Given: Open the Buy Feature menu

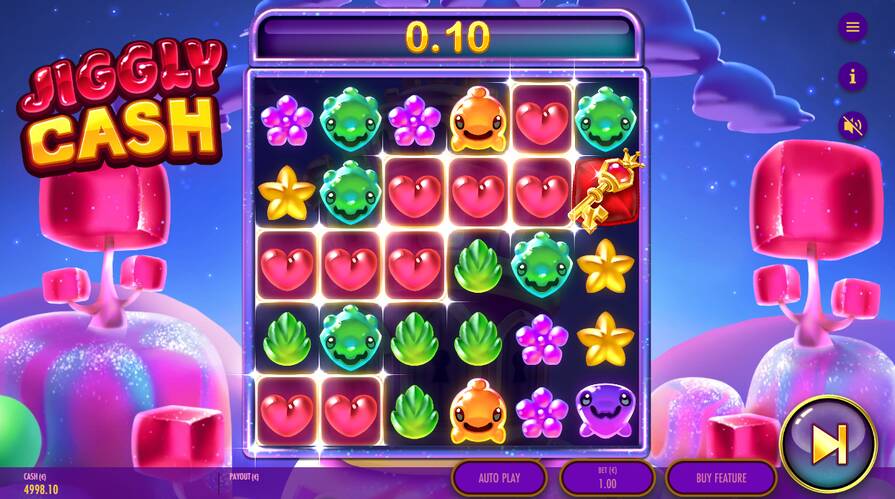Looking at the screenshot, I should point(721,477).
